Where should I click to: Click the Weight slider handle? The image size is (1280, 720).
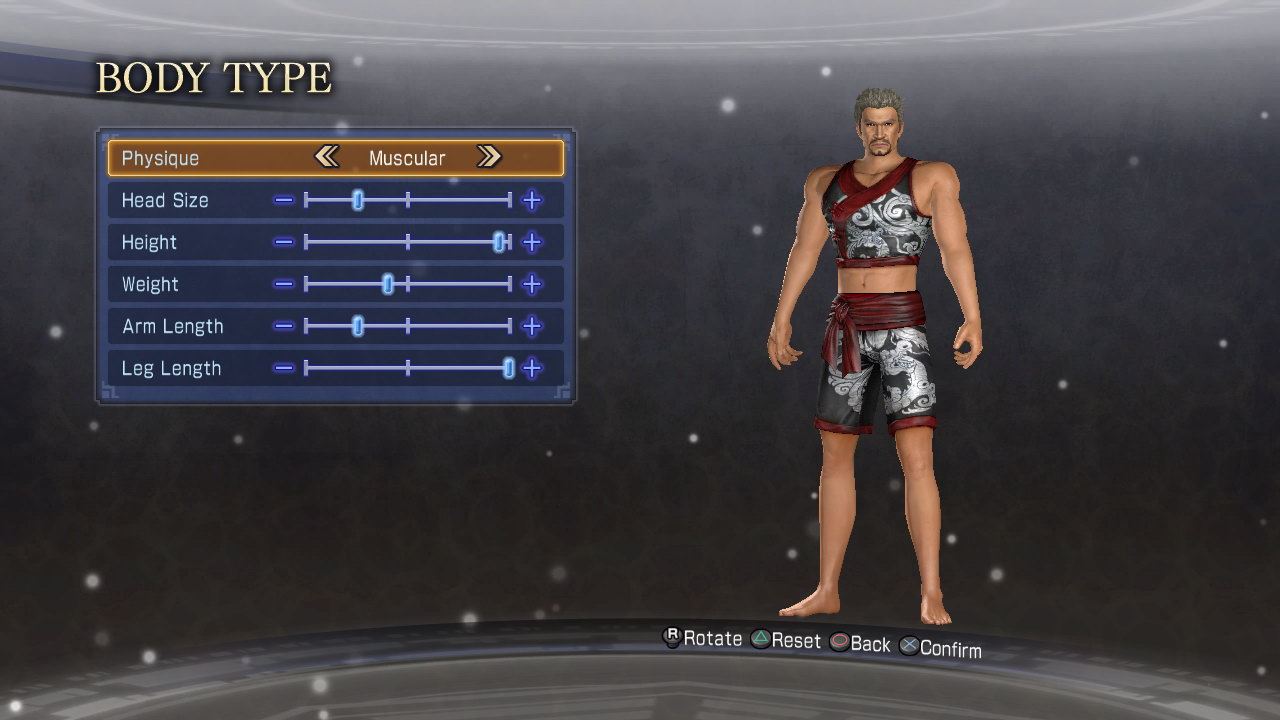click(x=388, y=284)
